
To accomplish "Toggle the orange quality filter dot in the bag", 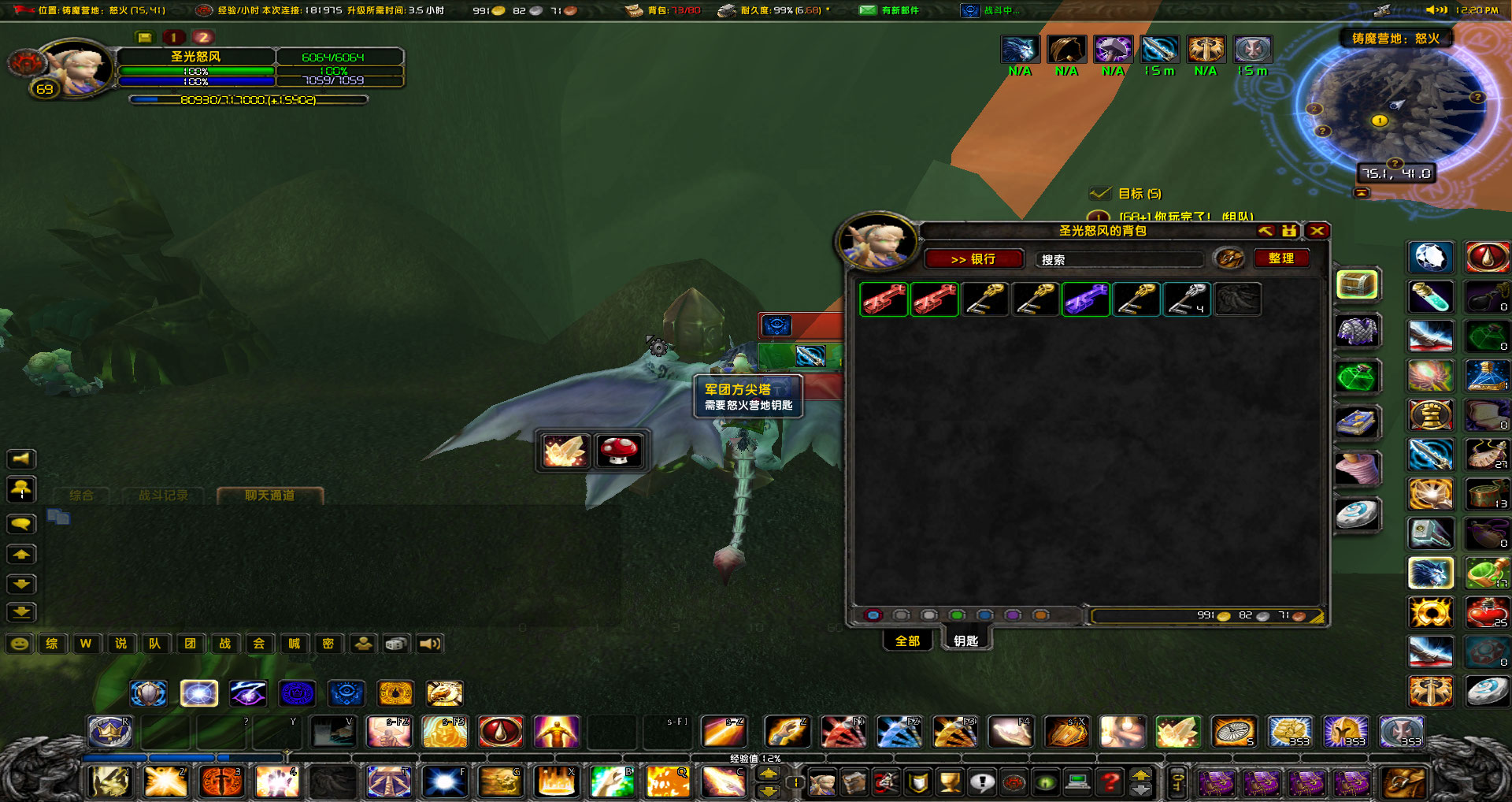I will (1041, 614).
